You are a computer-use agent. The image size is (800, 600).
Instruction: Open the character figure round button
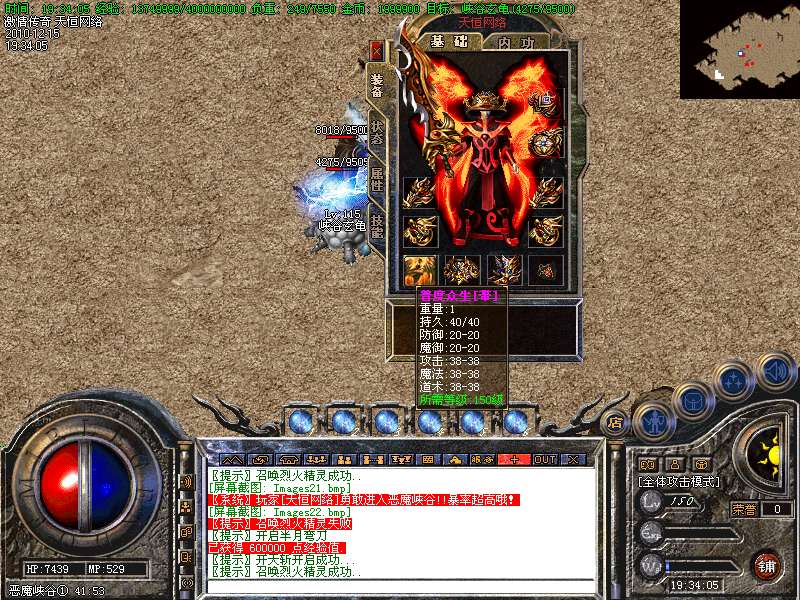point(653,421)
